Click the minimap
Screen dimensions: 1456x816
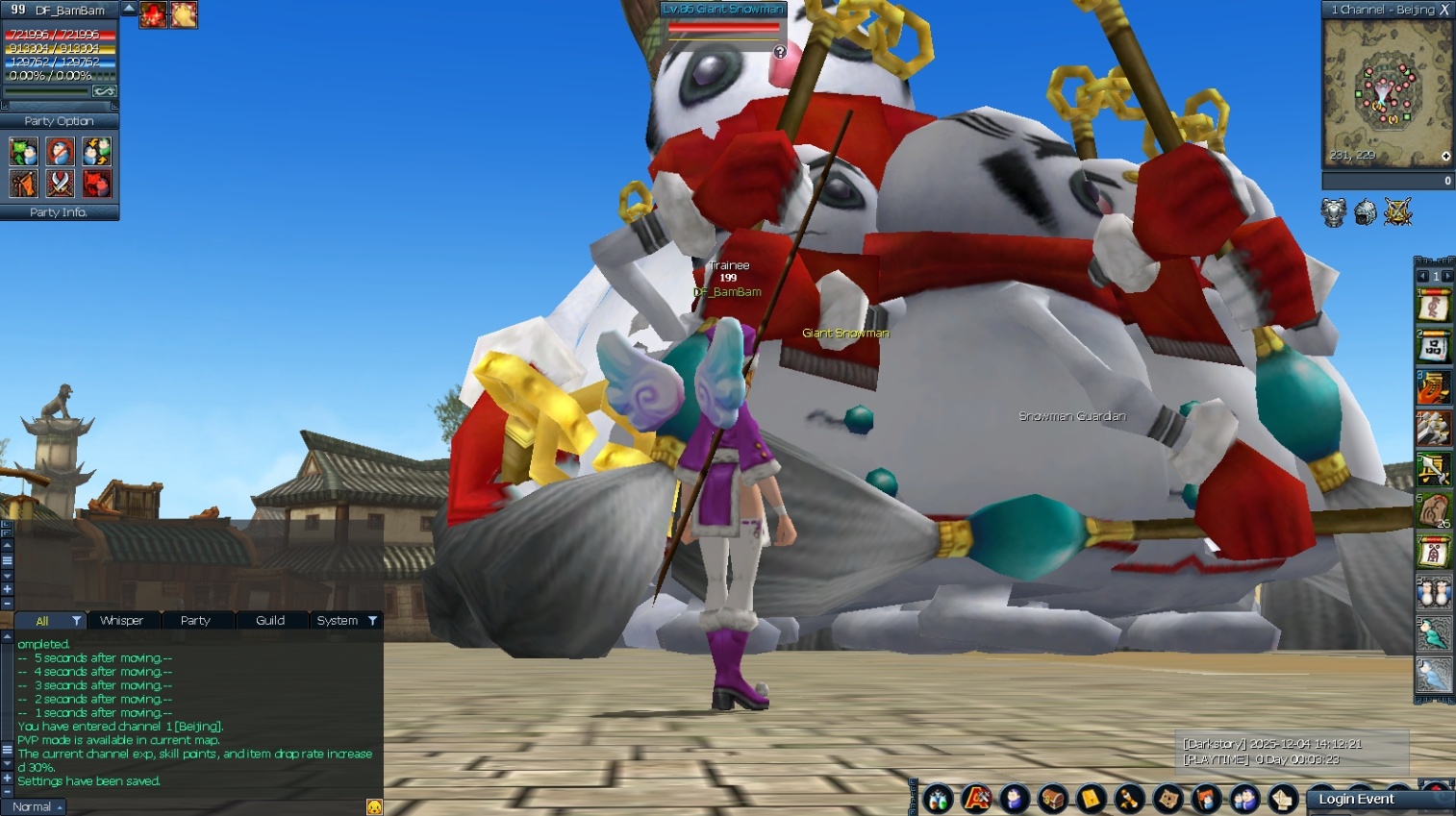pyautogui.click(x=1385, y=91)
